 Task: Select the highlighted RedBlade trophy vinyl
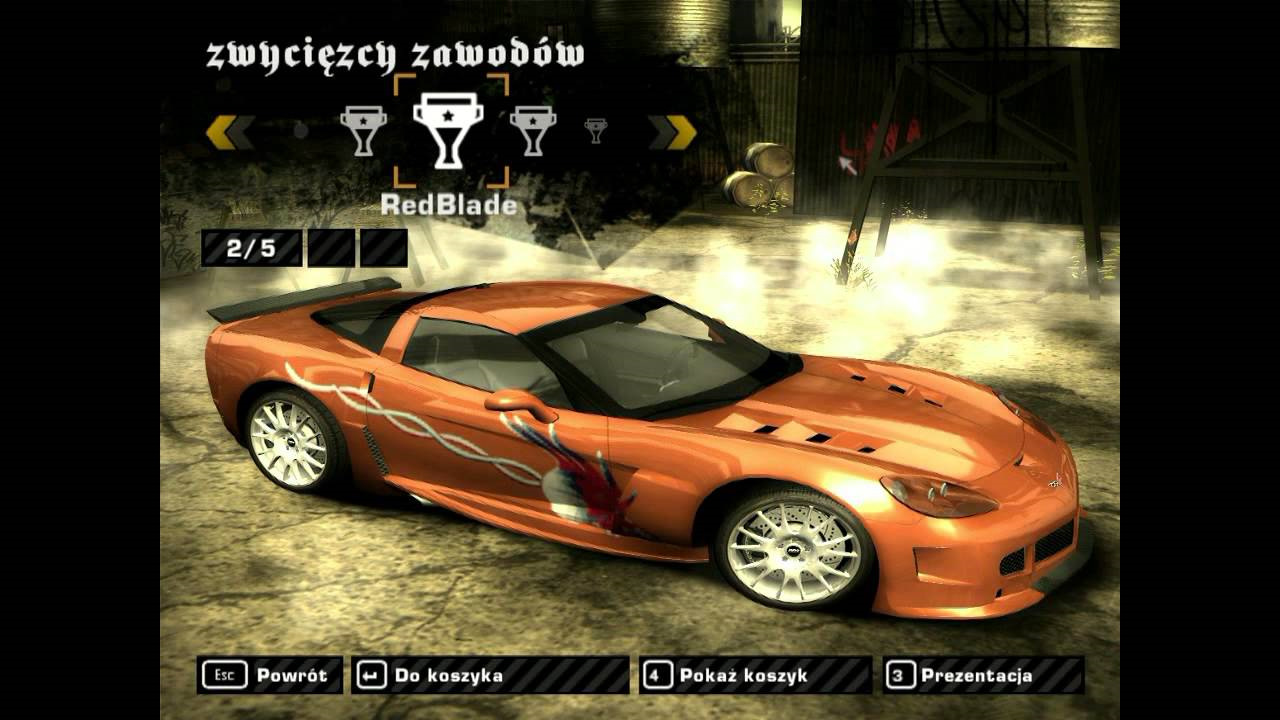pos(448,130)
